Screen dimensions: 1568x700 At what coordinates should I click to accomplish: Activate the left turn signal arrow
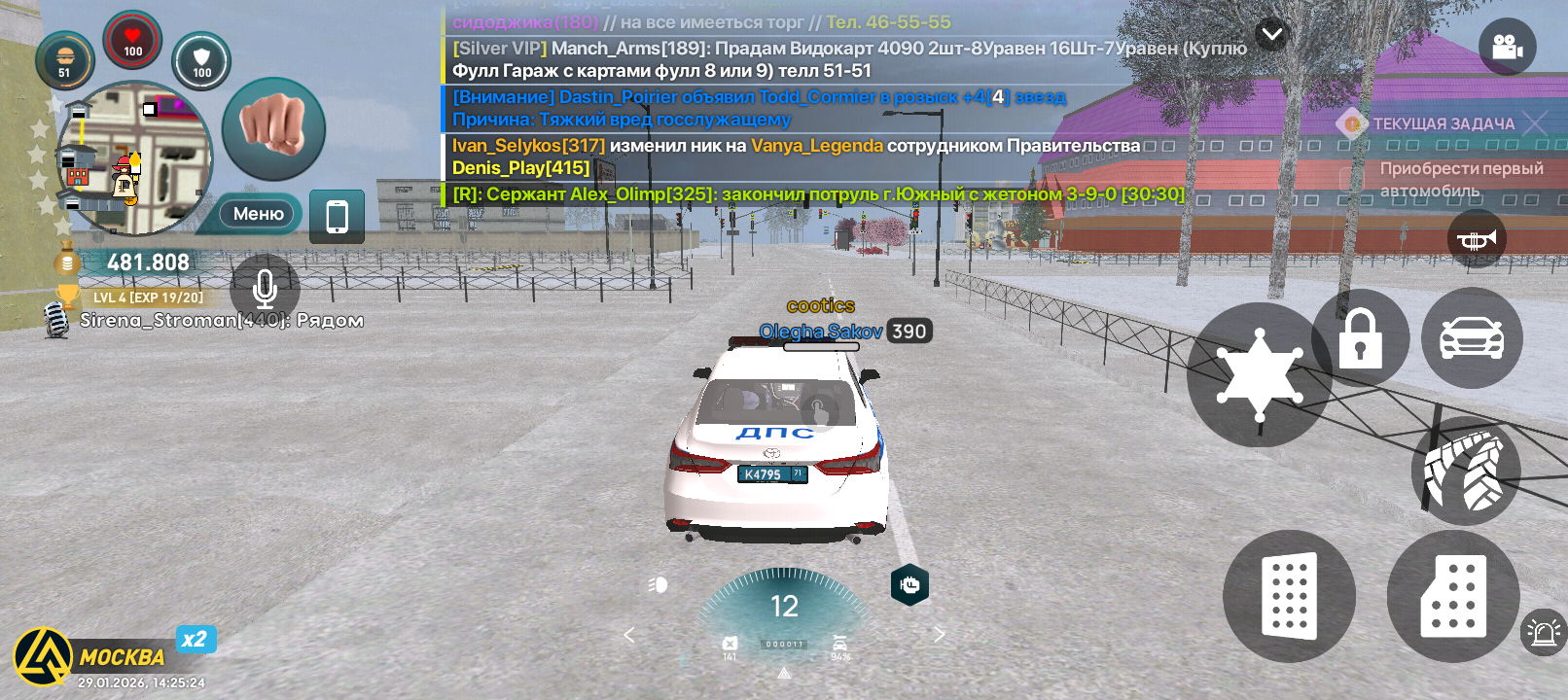629,635
